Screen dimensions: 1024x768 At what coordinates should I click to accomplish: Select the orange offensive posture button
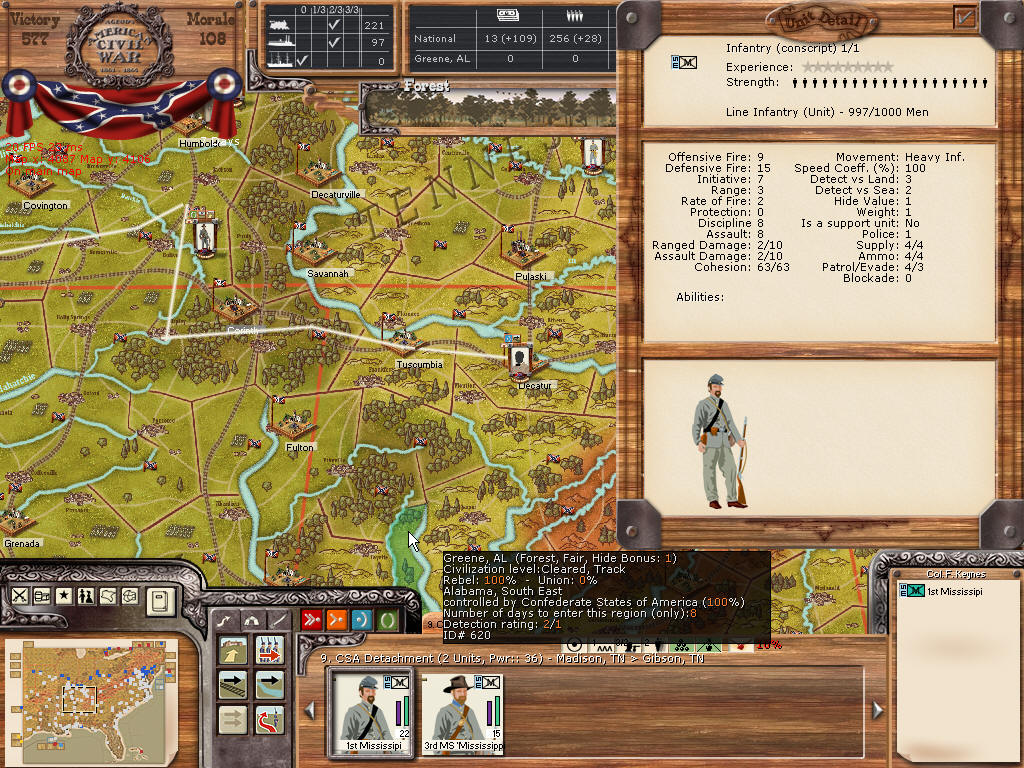[x=337, y=620]
